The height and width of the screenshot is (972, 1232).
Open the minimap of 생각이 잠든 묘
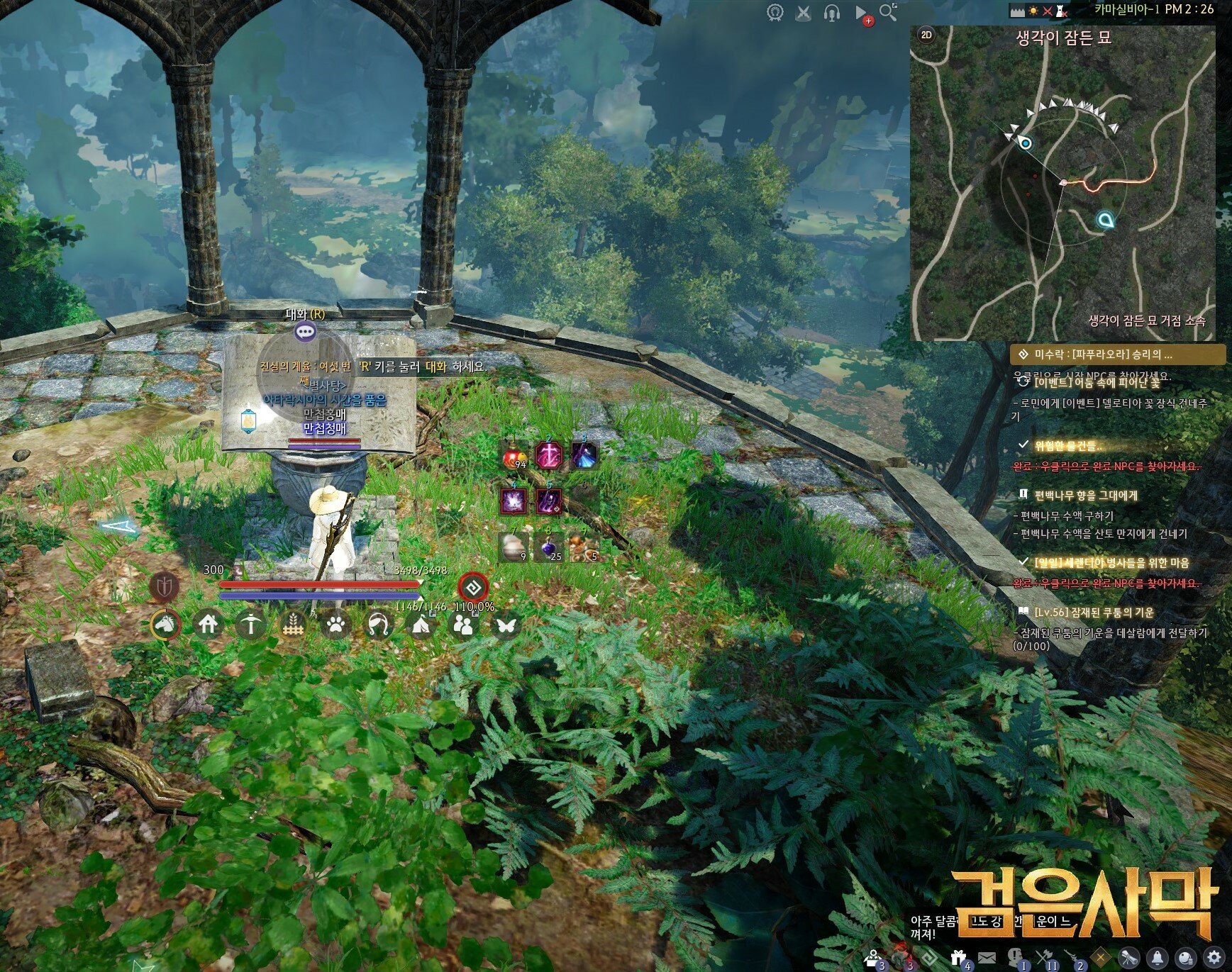coord(1062,184)
